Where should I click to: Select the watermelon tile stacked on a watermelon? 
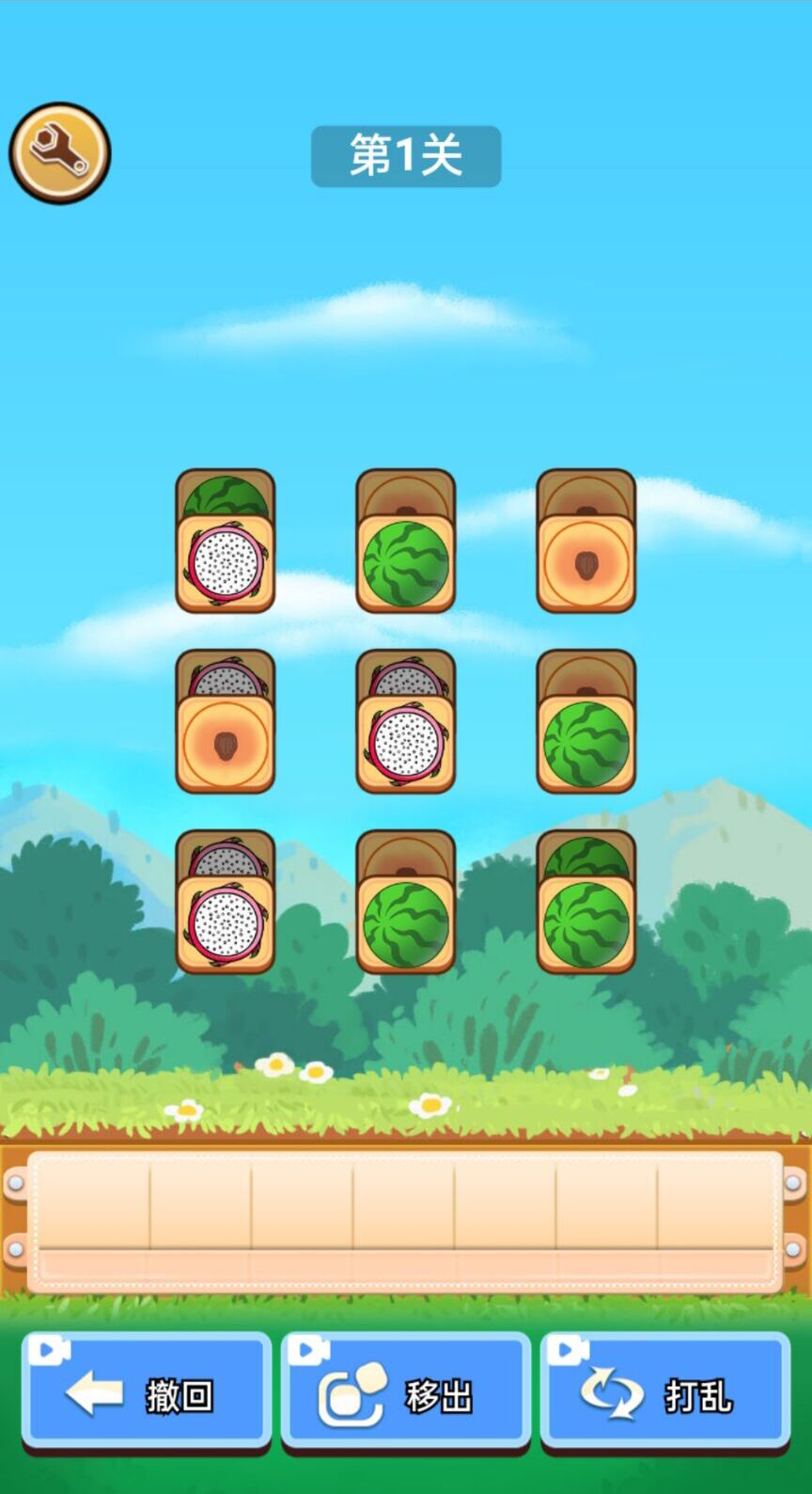(586, 924)
